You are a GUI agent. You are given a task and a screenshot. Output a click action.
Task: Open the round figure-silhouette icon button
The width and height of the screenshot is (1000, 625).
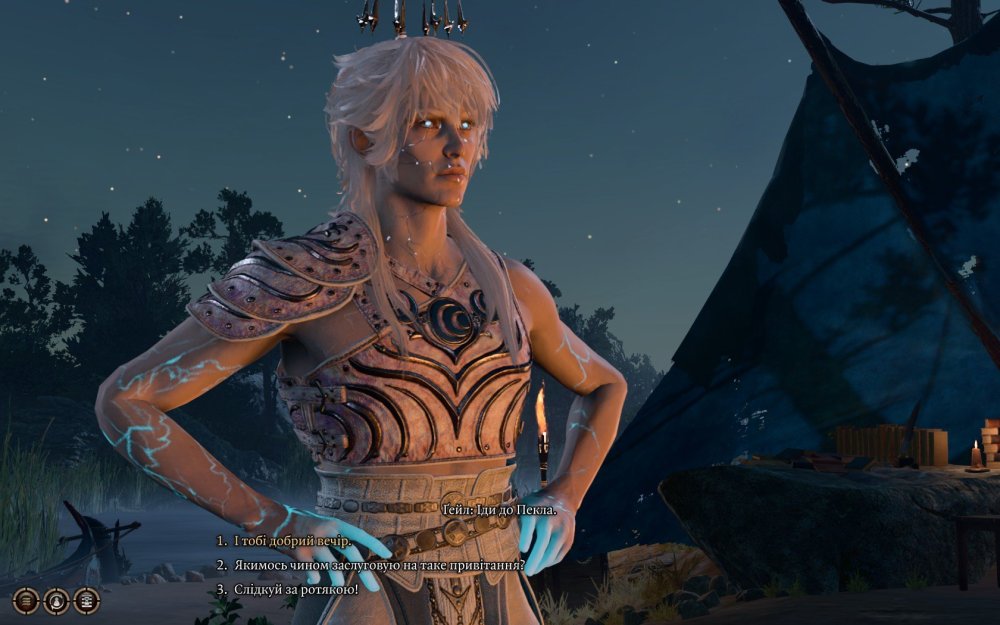(57, 600)
